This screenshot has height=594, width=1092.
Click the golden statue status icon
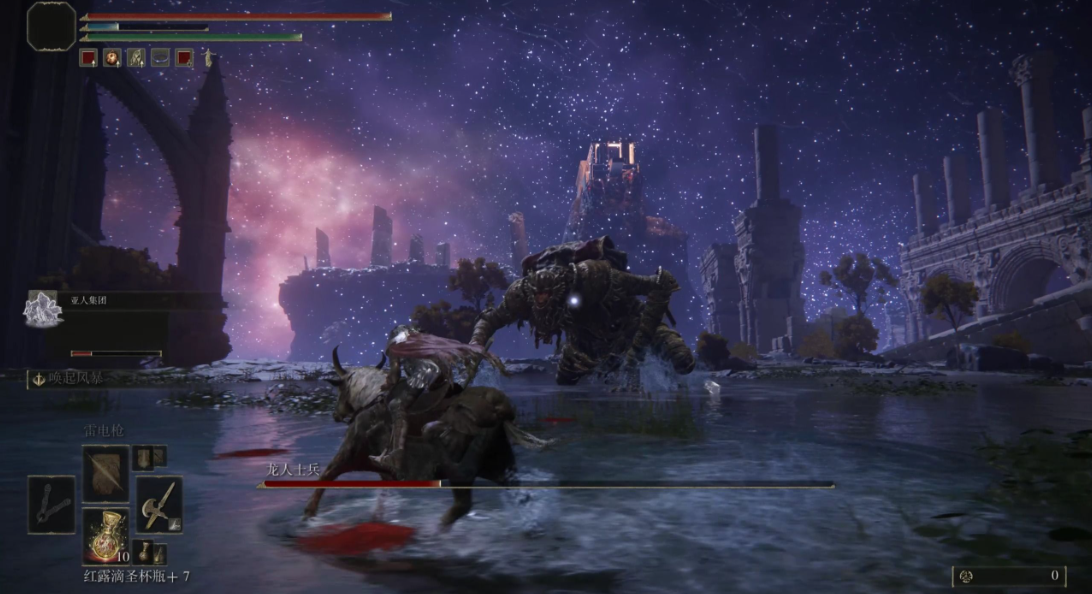click(208, 58)
